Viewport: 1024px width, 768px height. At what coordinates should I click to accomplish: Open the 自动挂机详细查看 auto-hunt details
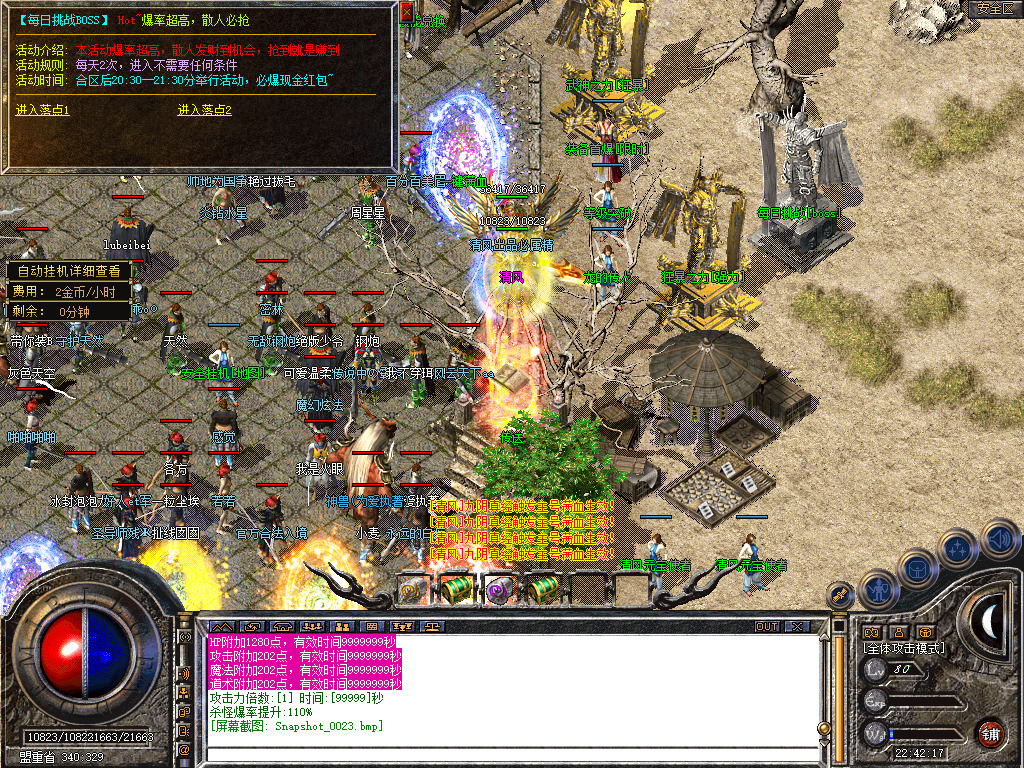[x=70, y=271]
